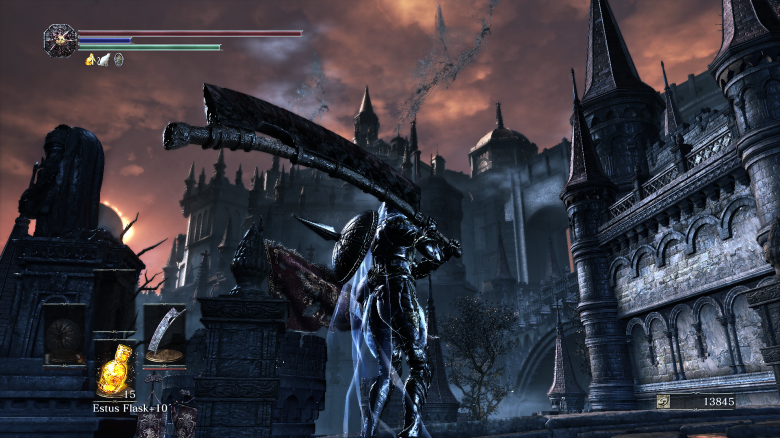Click the white cat status effect icon
Image resolution: width=780 pixels, height=438 pixels.
(104, 60)
